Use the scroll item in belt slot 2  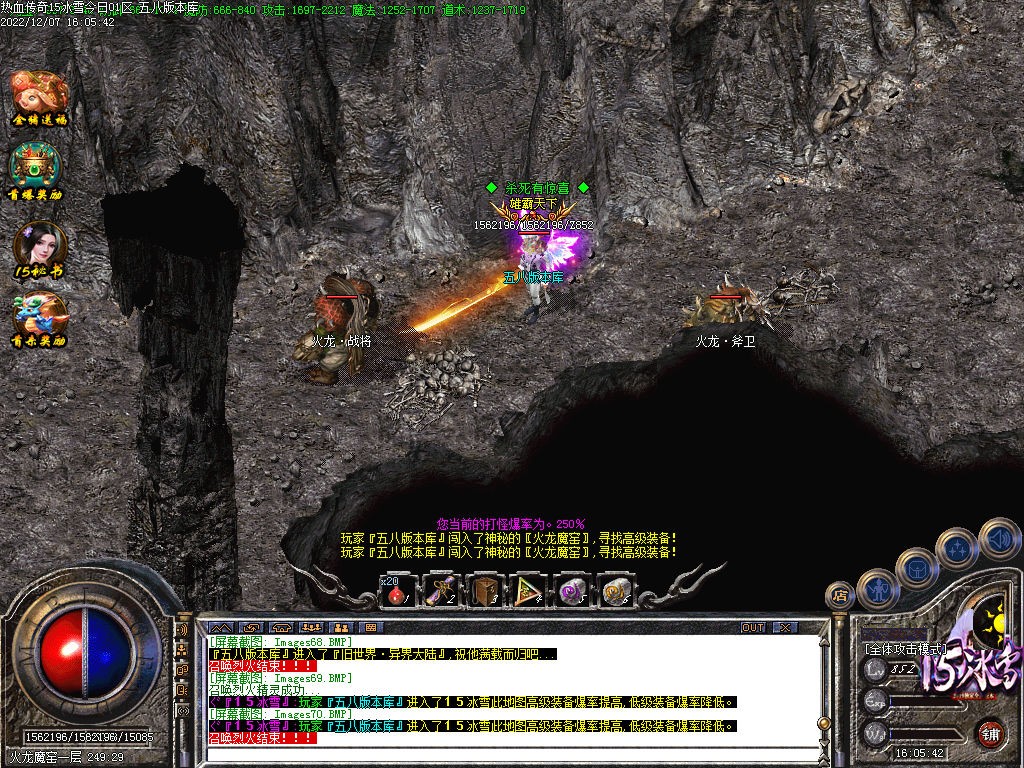click(441, 591)
